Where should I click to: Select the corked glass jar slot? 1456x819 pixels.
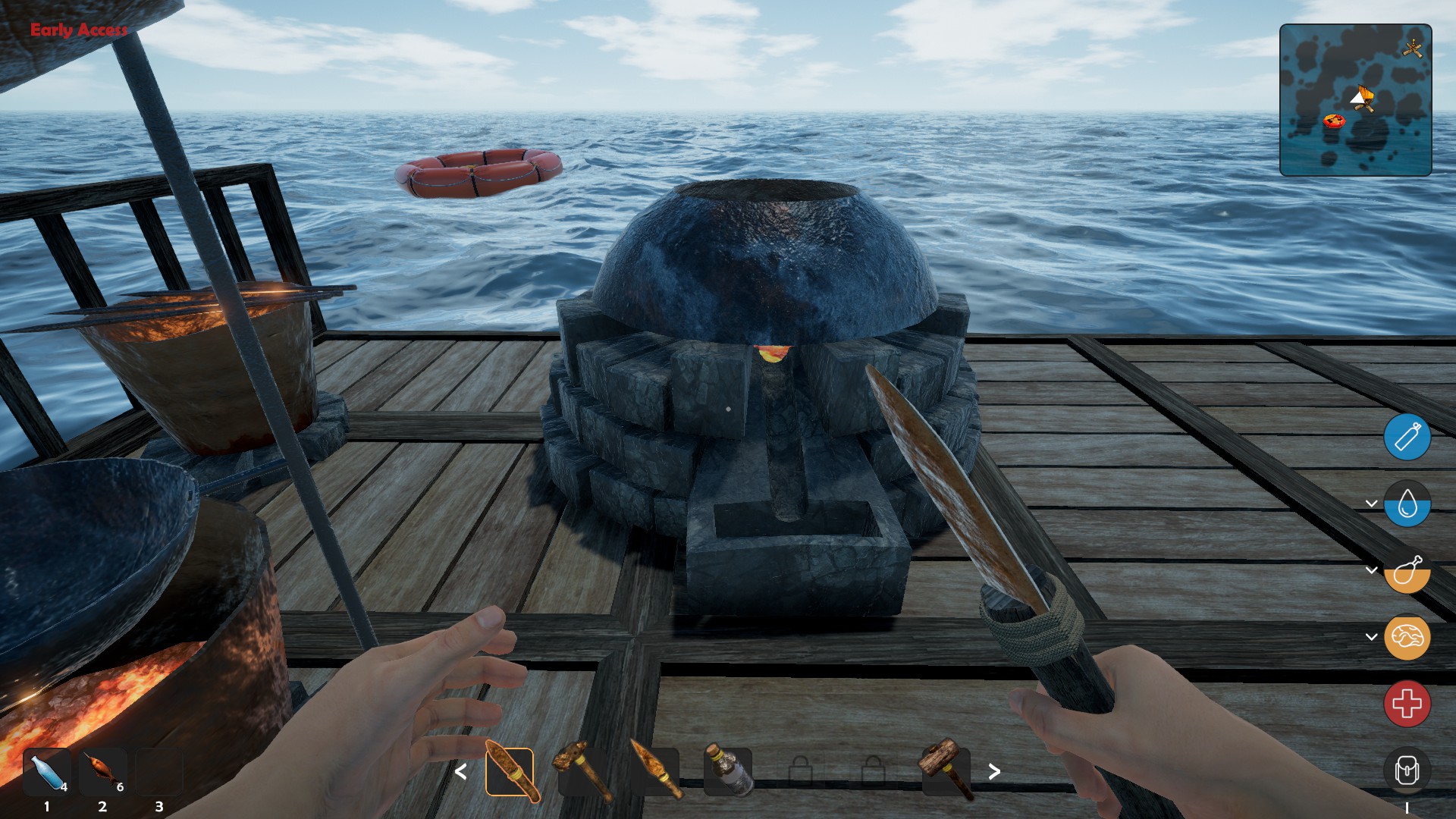(728, 772)
